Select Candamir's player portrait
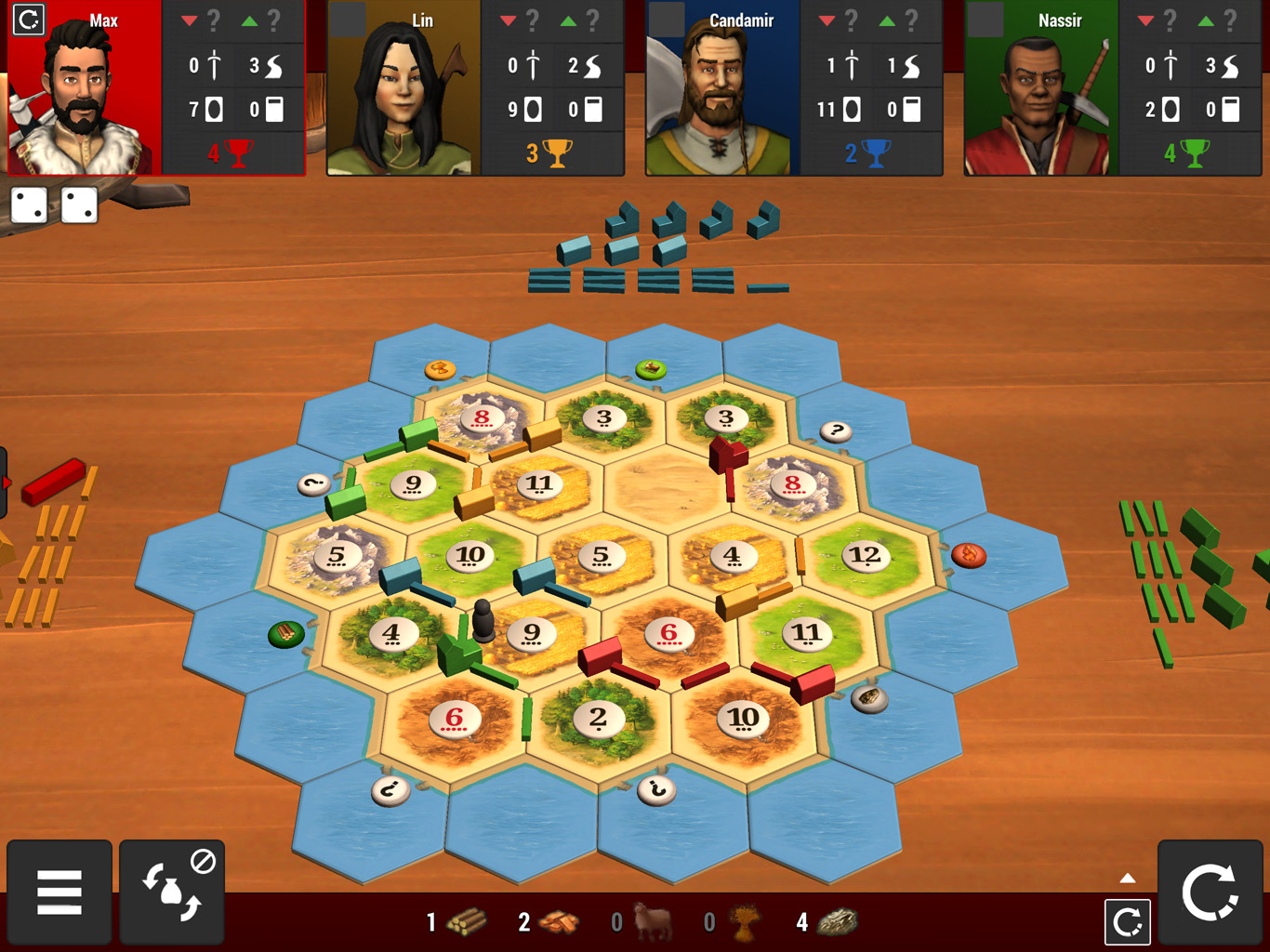The width and height of the screenshot is (1270, 952). pos(721,93)
